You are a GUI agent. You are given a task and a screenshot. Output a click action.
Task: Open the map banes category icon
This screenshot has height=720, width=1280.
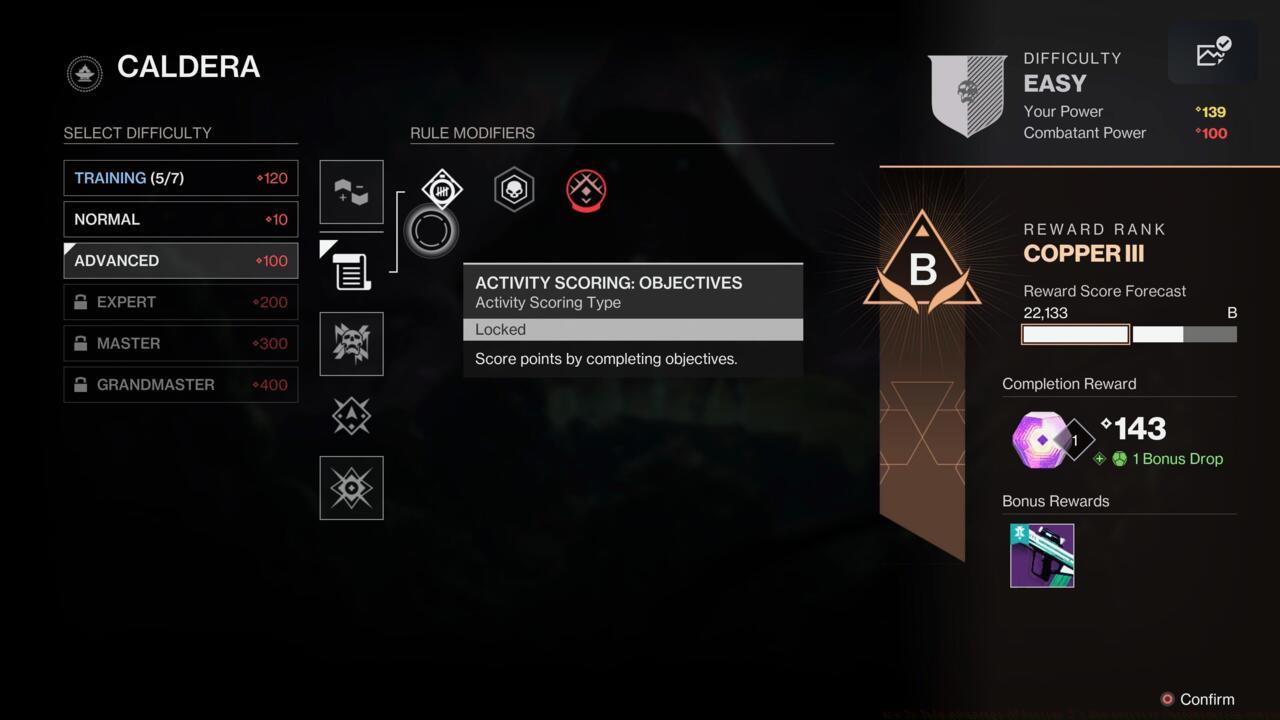click(x=351, y=193)
